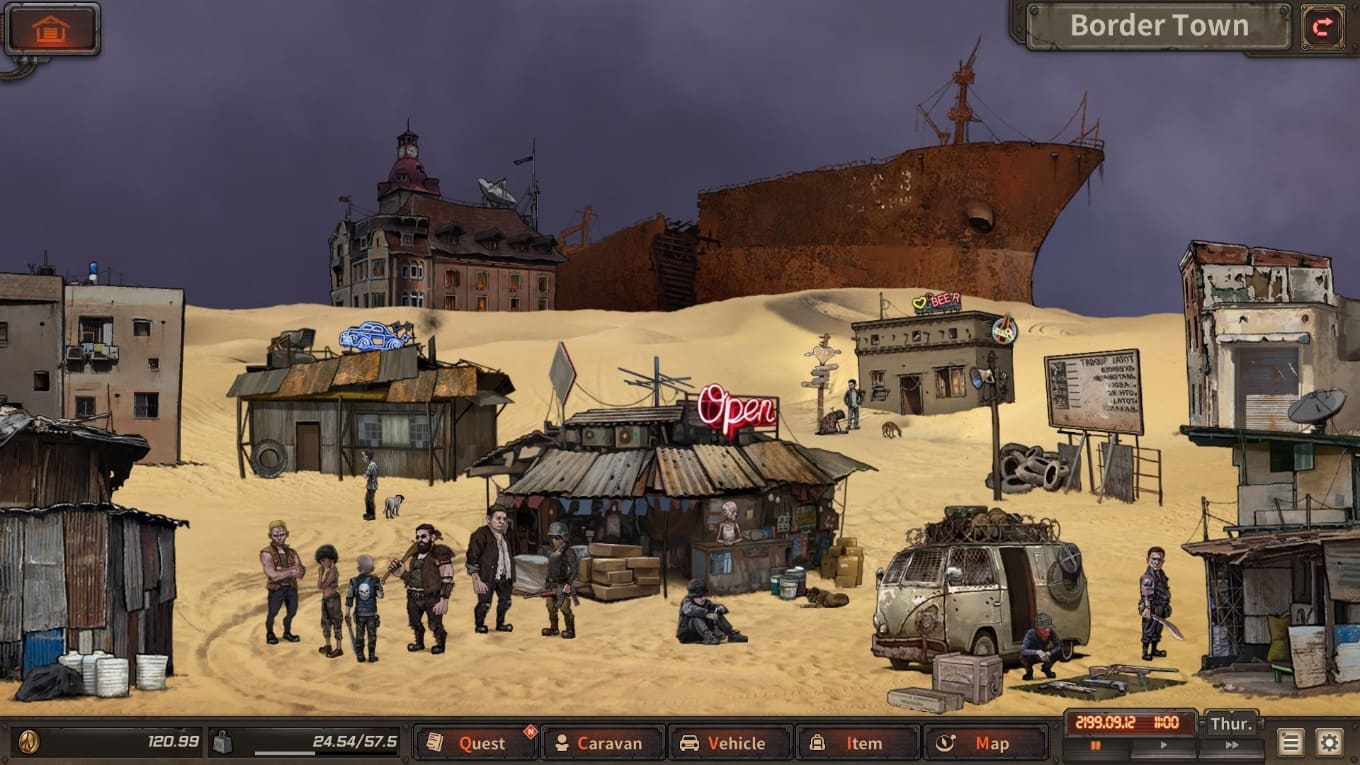The image size is (1360, 765).
Task: Open settings with the gear icon
Action: (x=1328, y=742)
